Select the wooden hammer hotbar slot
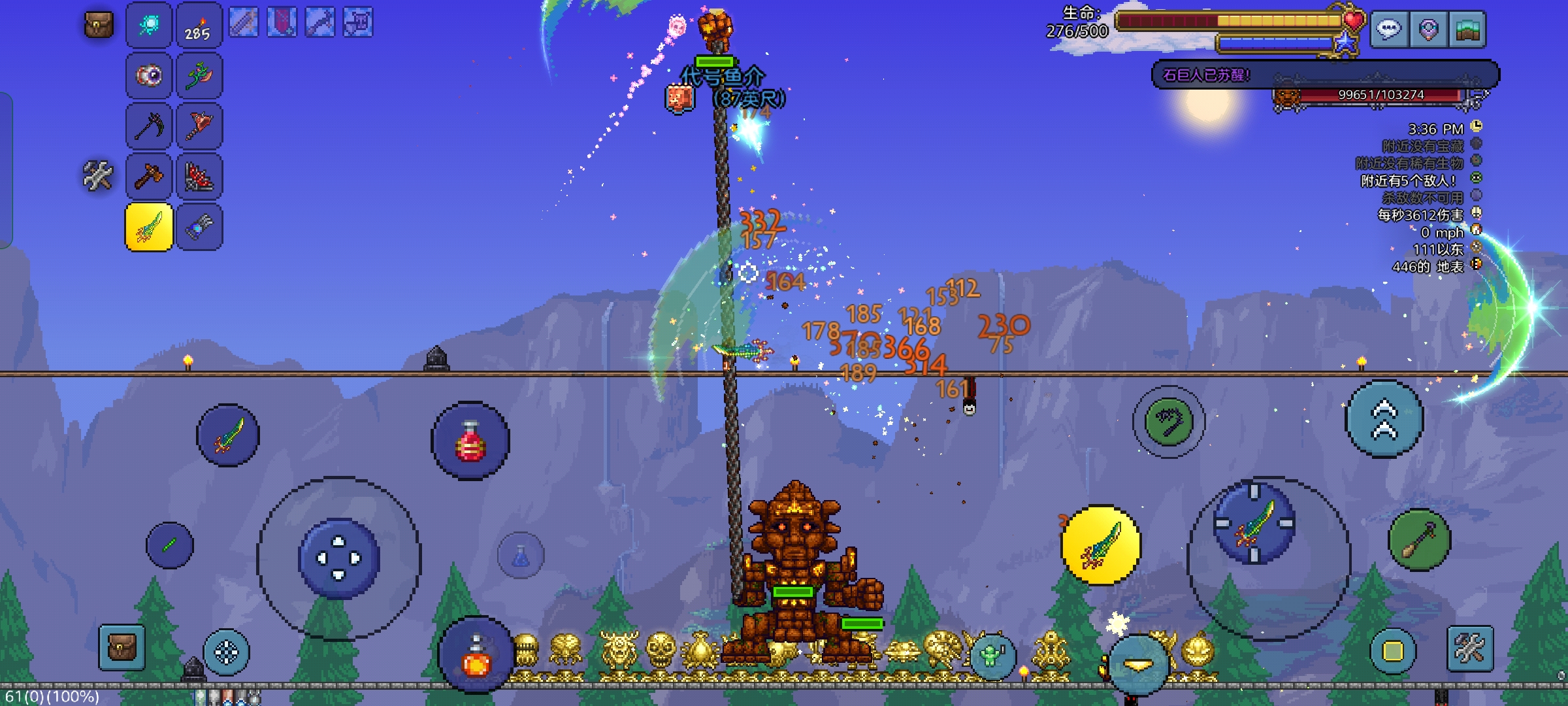Viewport: 1568px width, 706px height. click(x=149, y=176)
